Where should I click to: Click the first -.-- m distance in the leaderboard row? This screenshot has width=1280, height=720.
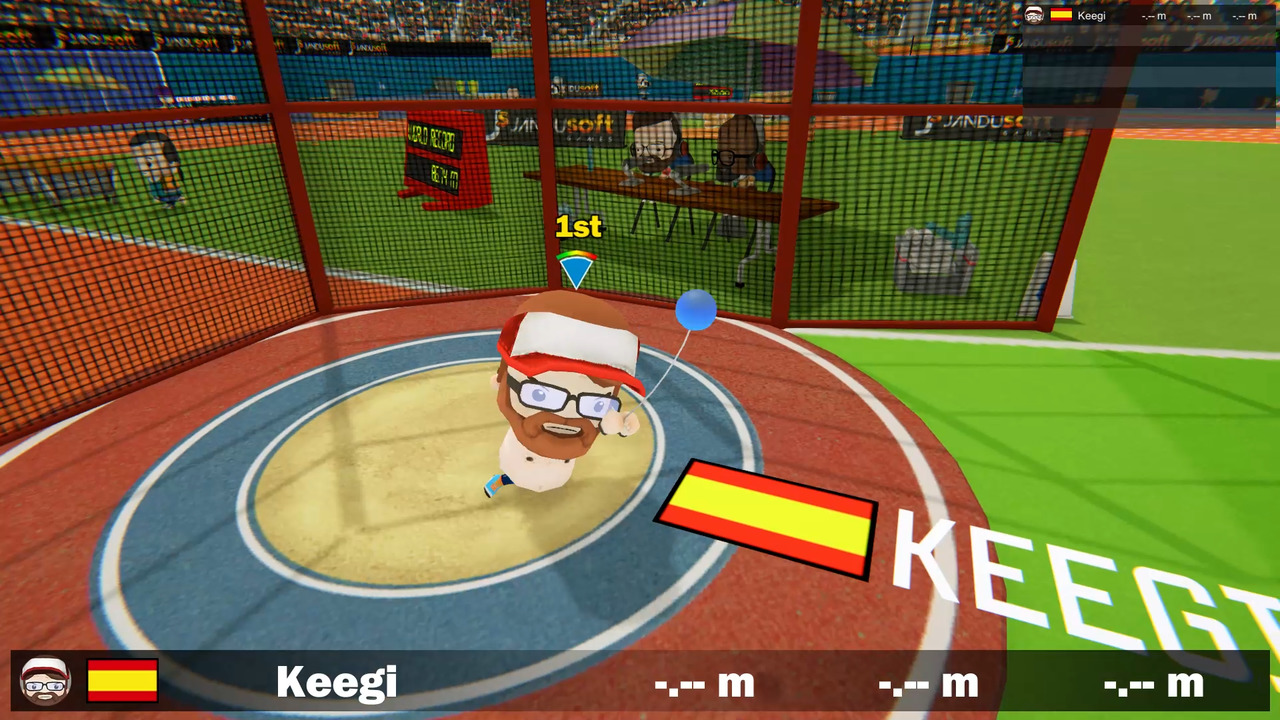(1154, 16)
